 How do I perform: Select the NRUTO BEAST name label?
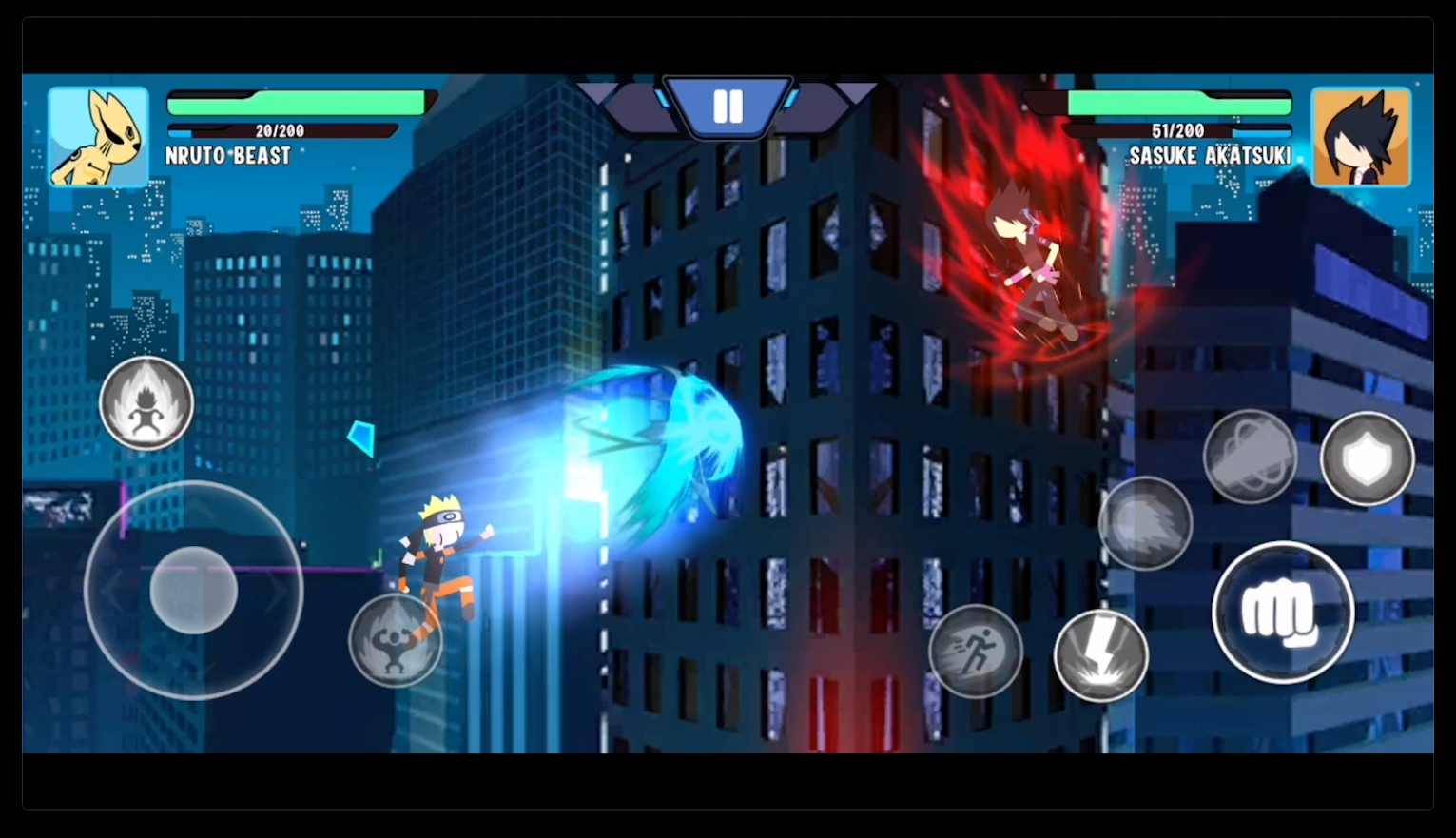pyautogui.click(x=228, y=156)
